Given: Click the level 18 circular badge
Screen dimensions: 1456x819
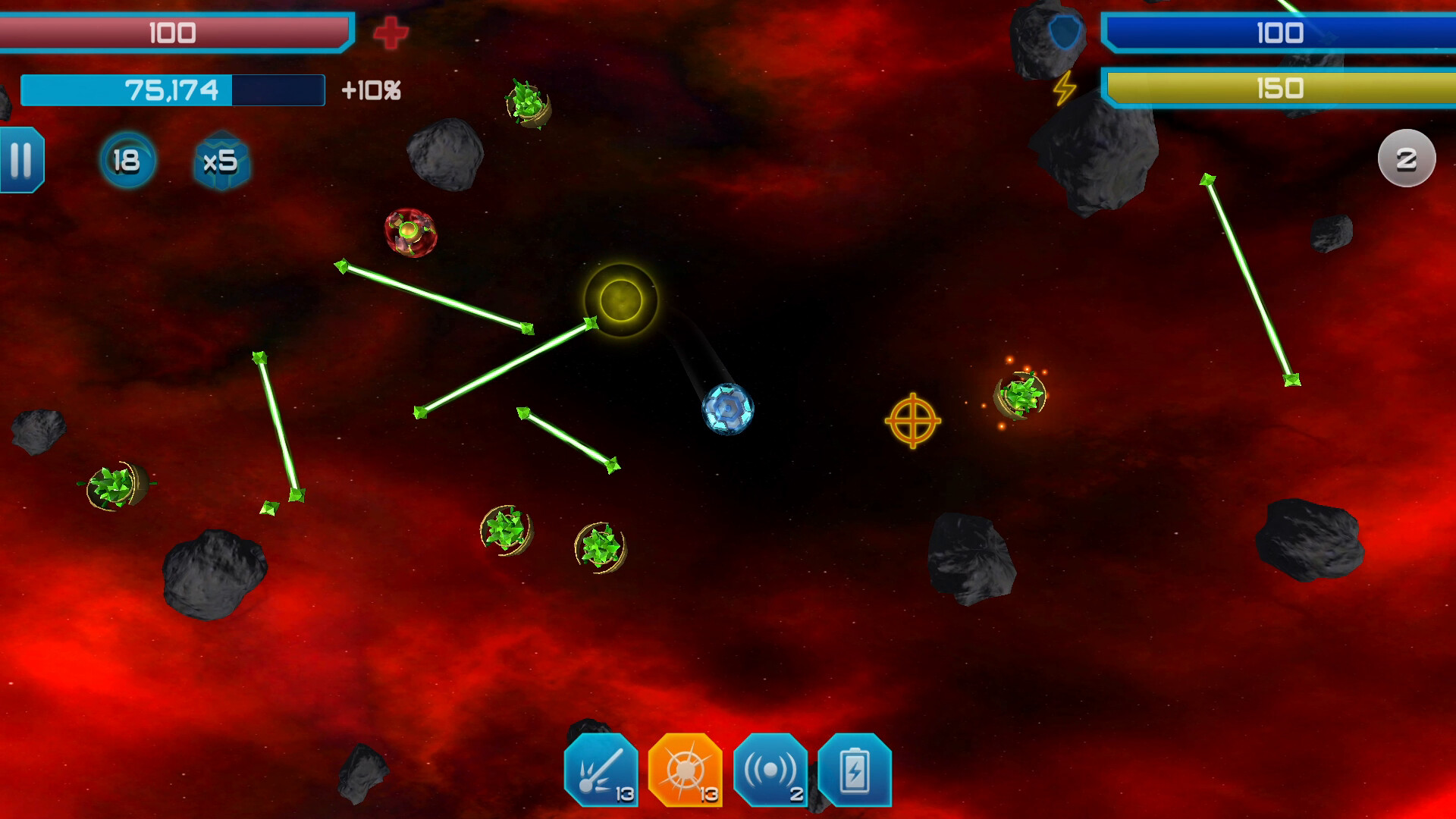Looking at the screenshot, I should pyautogui.click(x=127, y=160).
